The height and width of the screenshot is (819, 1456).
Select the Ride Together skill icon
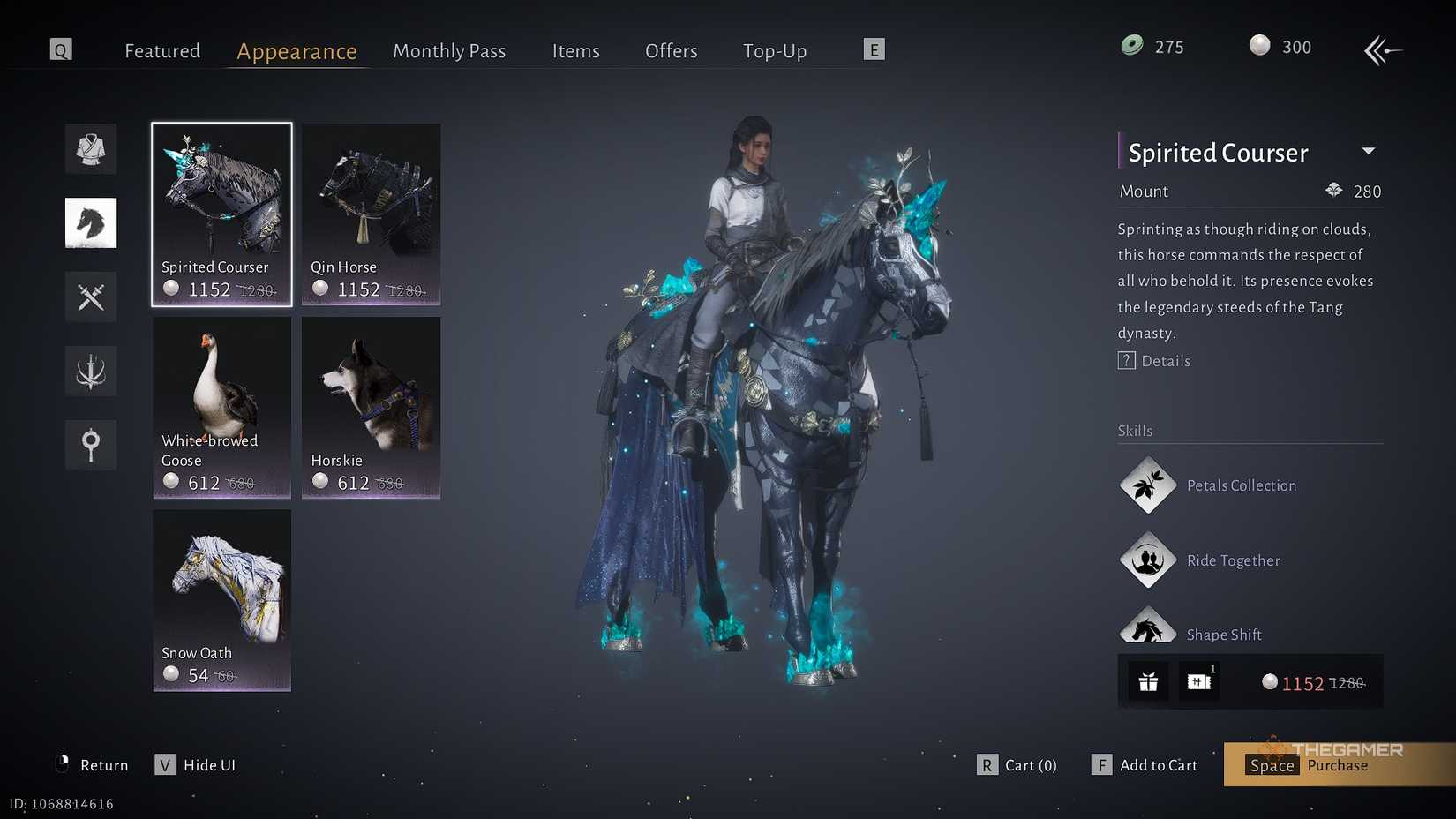coord(1147,560)
